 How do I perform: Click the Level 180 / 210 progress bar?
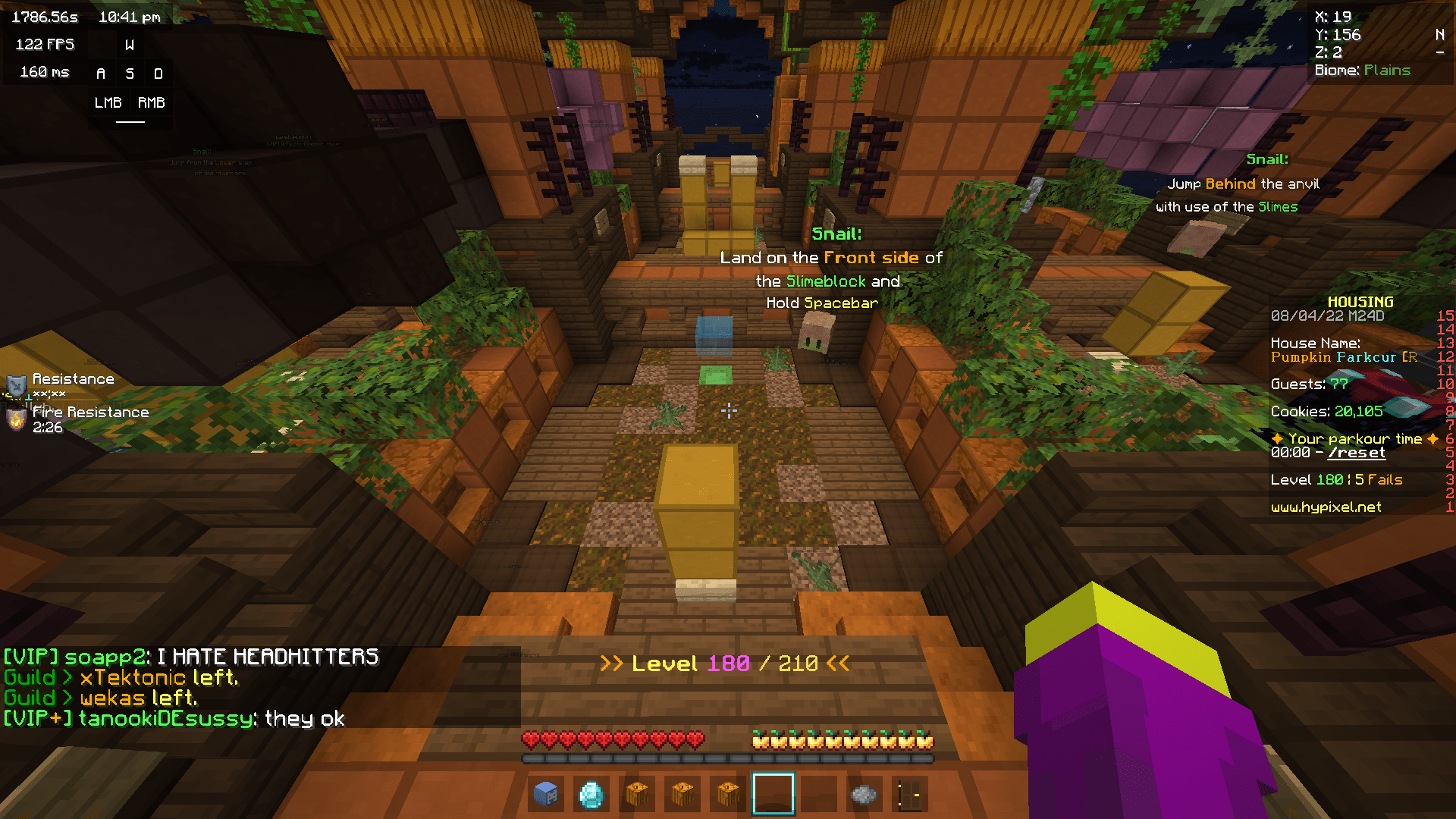722,663
